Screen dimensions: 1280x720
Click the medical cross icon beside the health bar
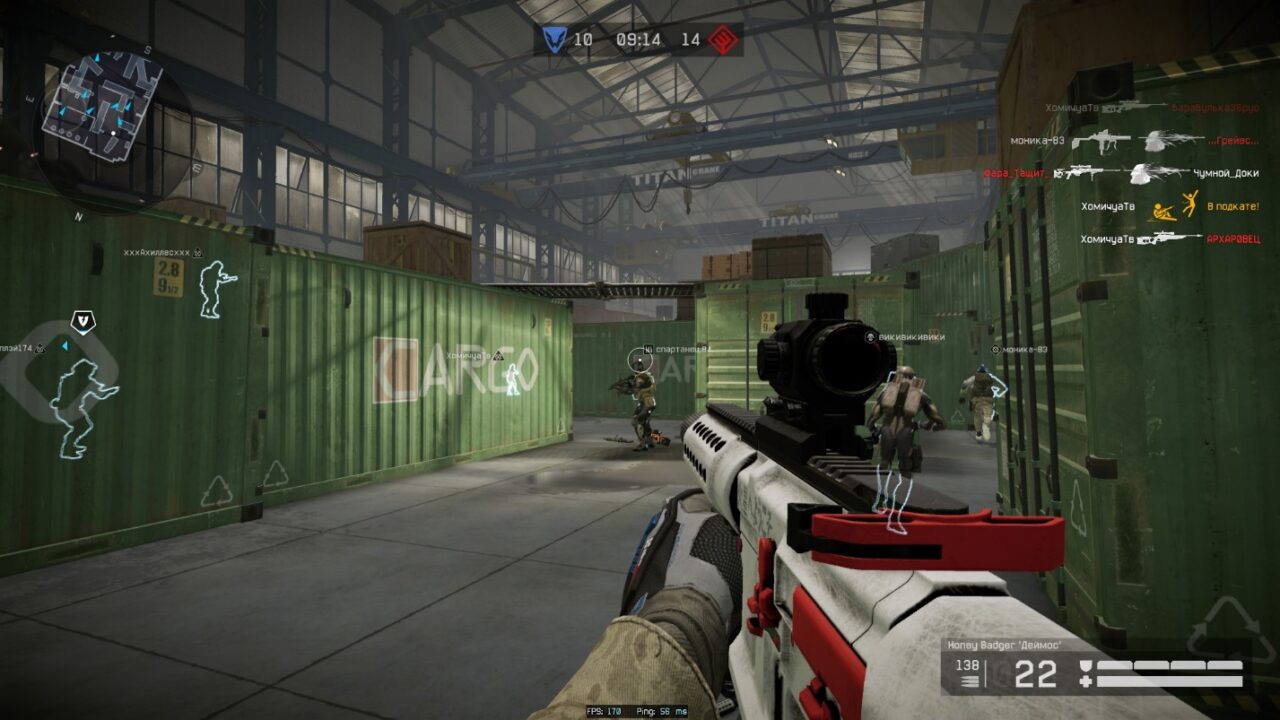1086,681
